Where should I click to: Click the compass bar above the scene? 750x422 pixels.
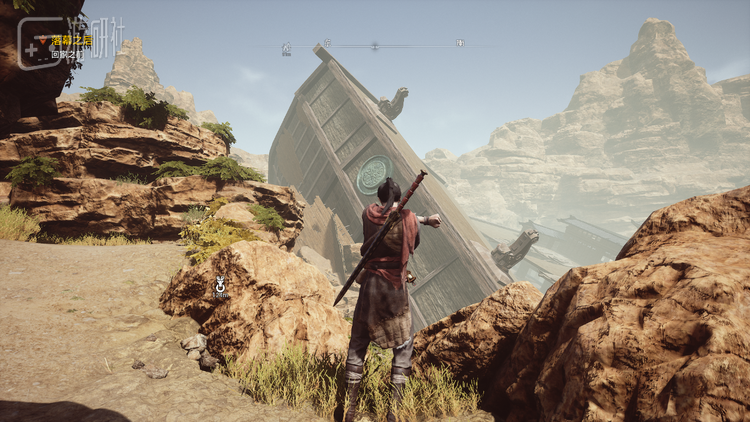373,45
